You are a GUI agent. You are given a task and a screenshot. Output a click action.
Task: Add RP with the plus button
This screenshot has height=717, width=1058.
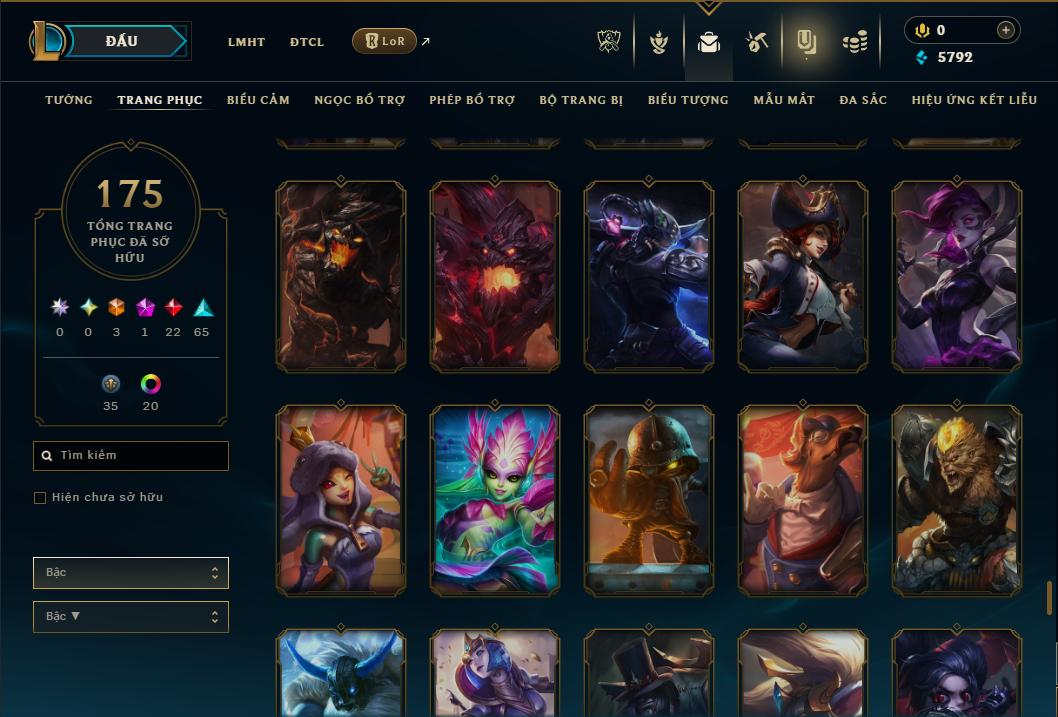[1005, 30]
